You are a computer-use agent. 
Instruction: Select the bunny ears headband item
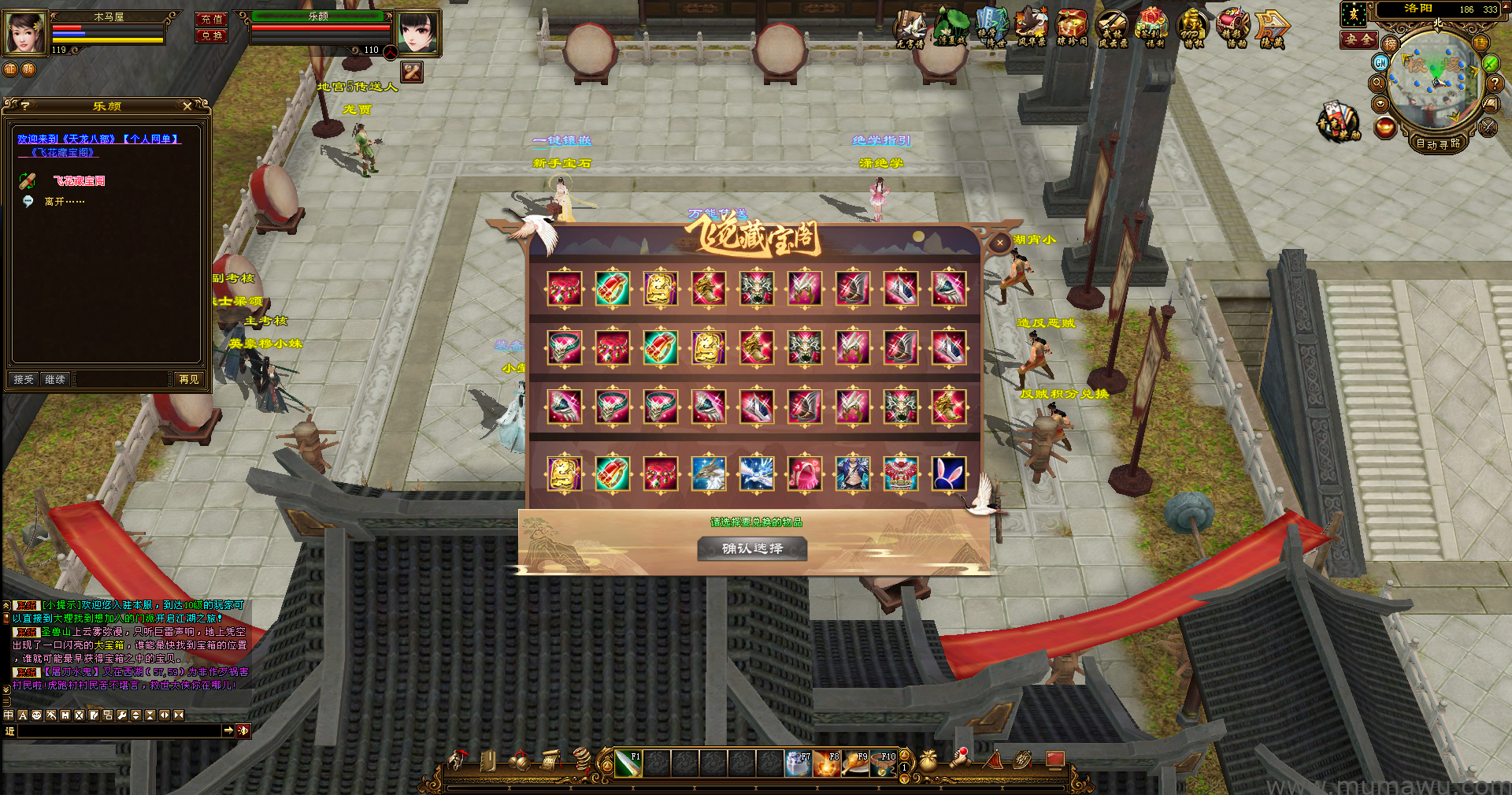click(x=948, y=474)
